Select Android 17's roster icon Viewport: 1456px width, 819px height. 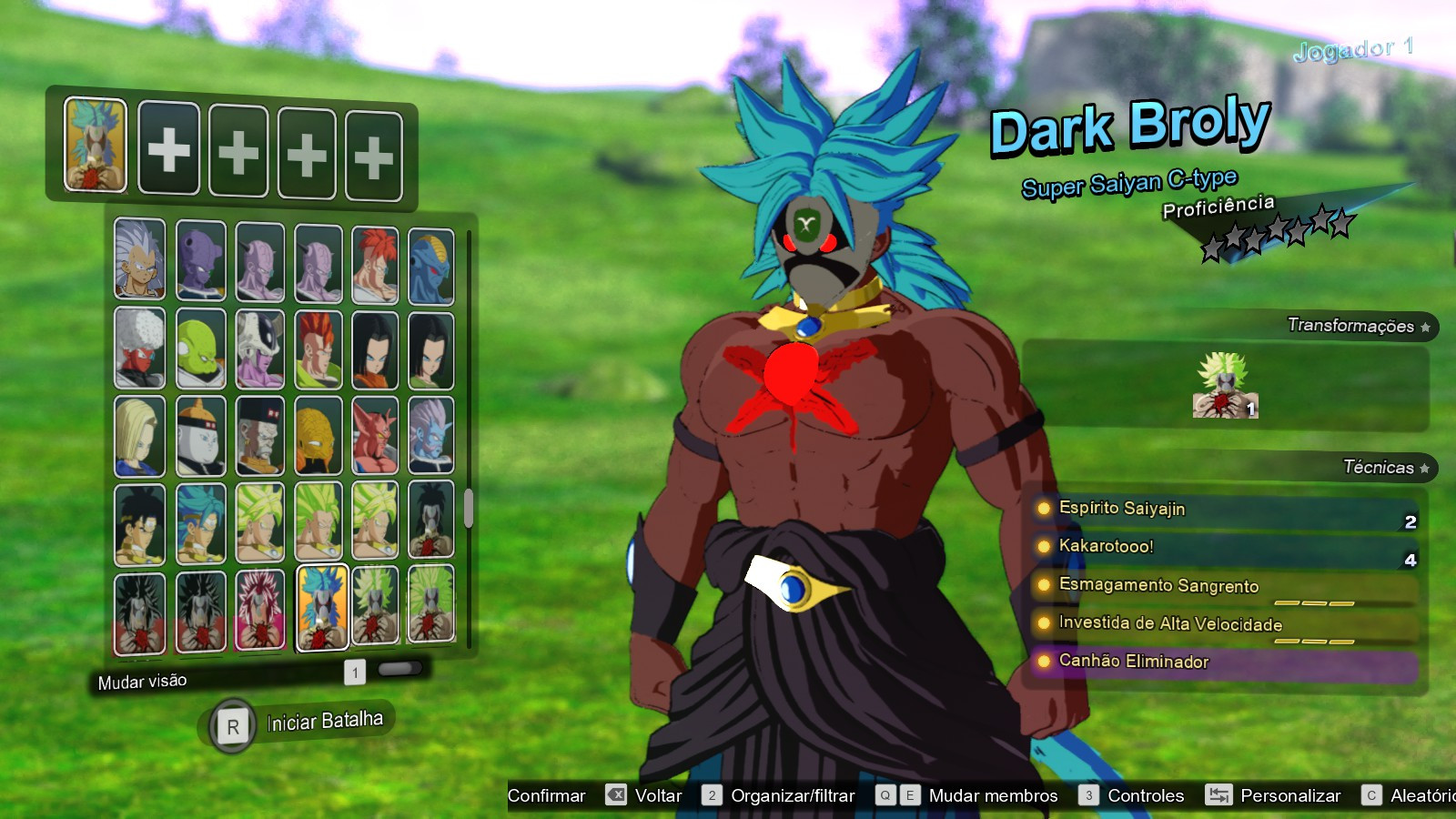[378, 350]
